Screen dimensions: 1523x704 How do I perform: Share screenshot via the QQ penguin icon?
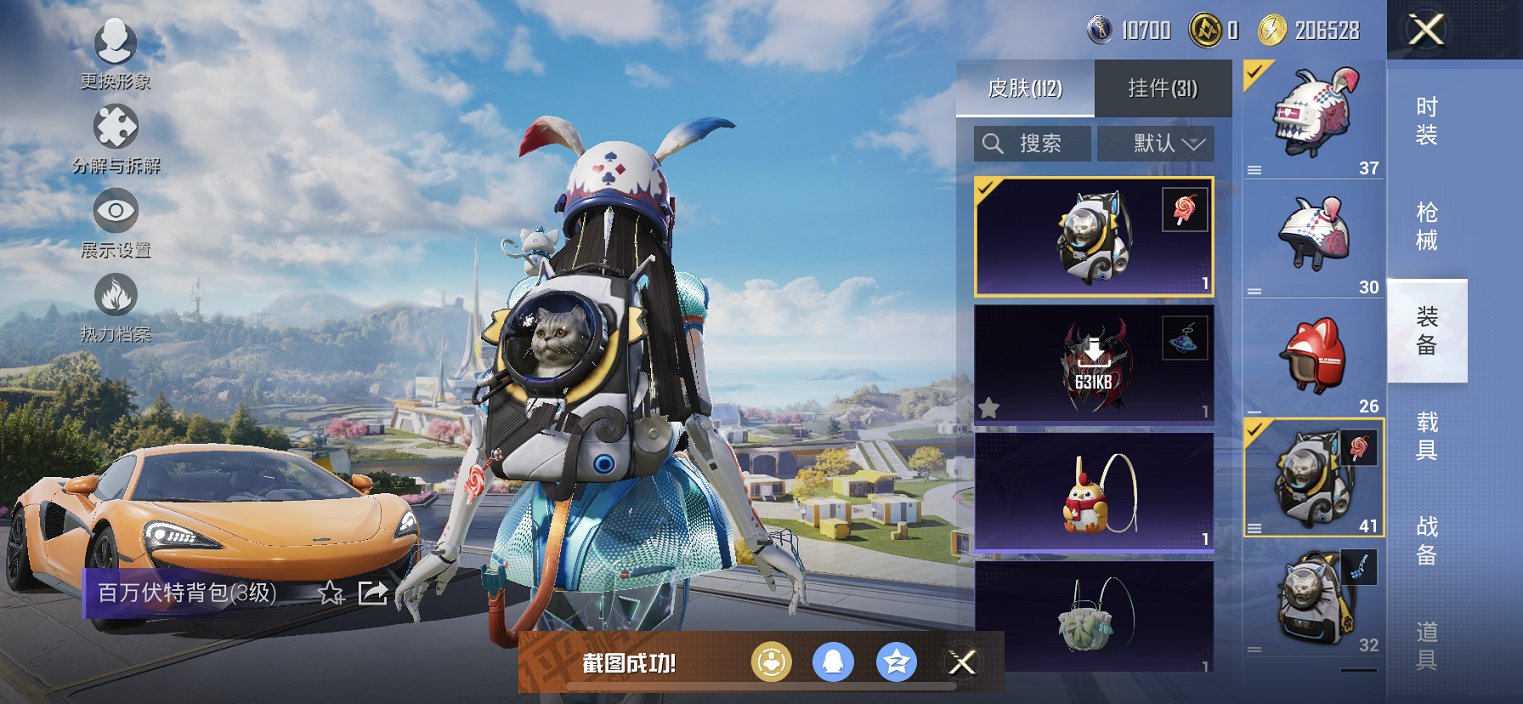(833, 662)
